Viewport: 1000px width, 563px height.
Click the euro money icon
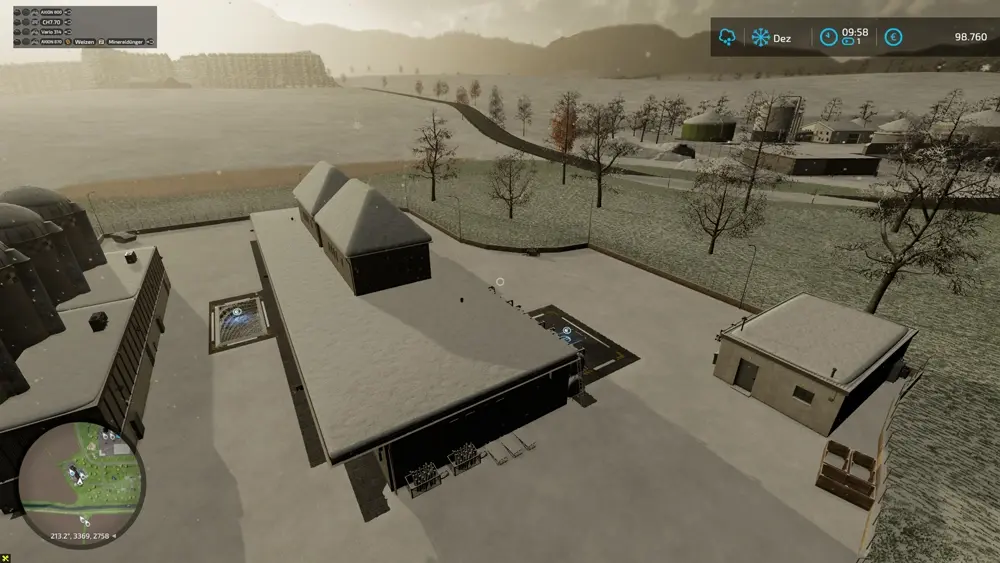[893, 37]
